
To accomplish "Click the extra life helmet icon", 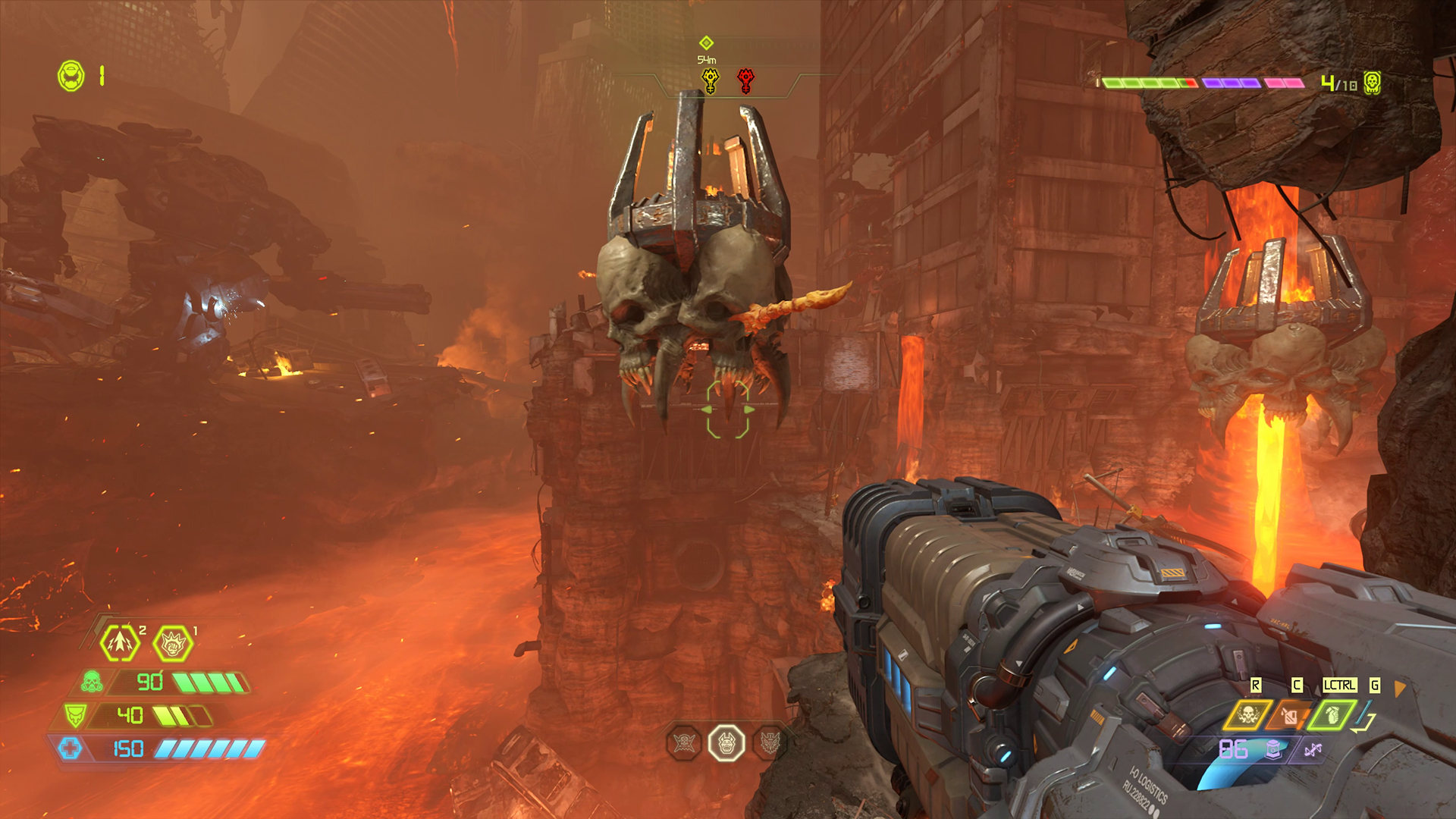I will [71, 76].
